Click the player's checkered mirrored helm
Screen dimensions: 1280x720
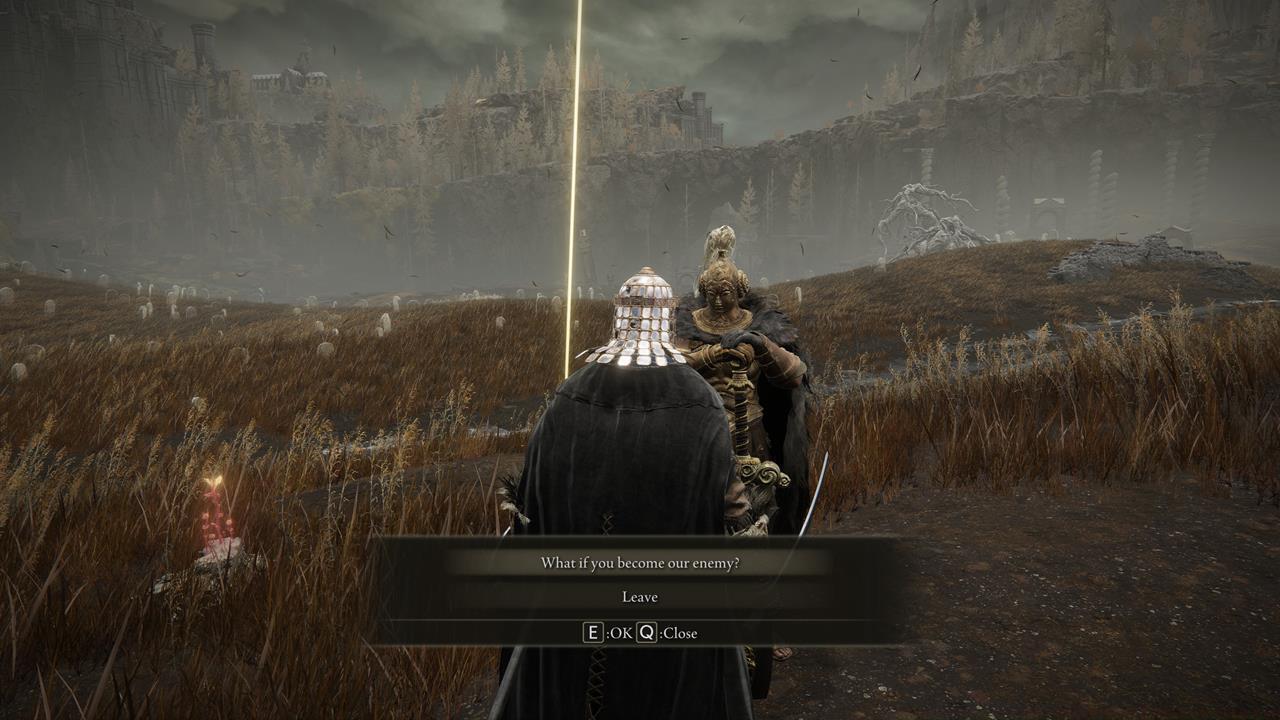(x=645, y=320)
